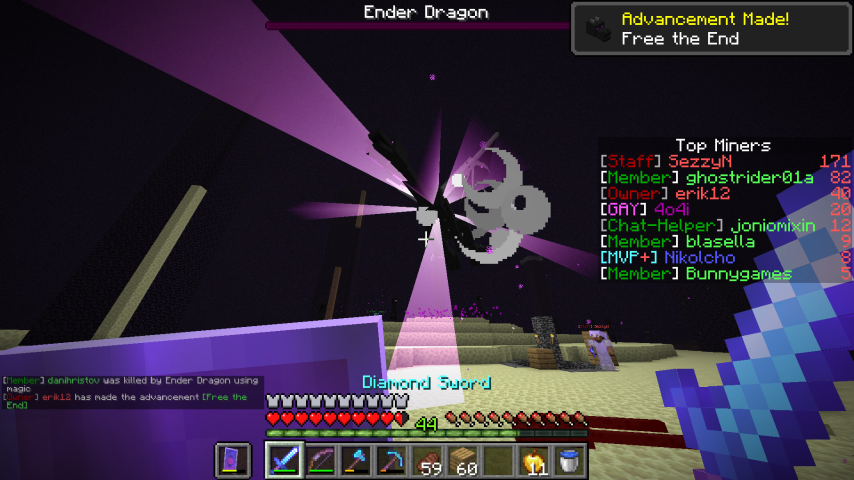The image size is (854, 480).
Task: Choose the golden apple stack
Action: click(x=536, y=461)
